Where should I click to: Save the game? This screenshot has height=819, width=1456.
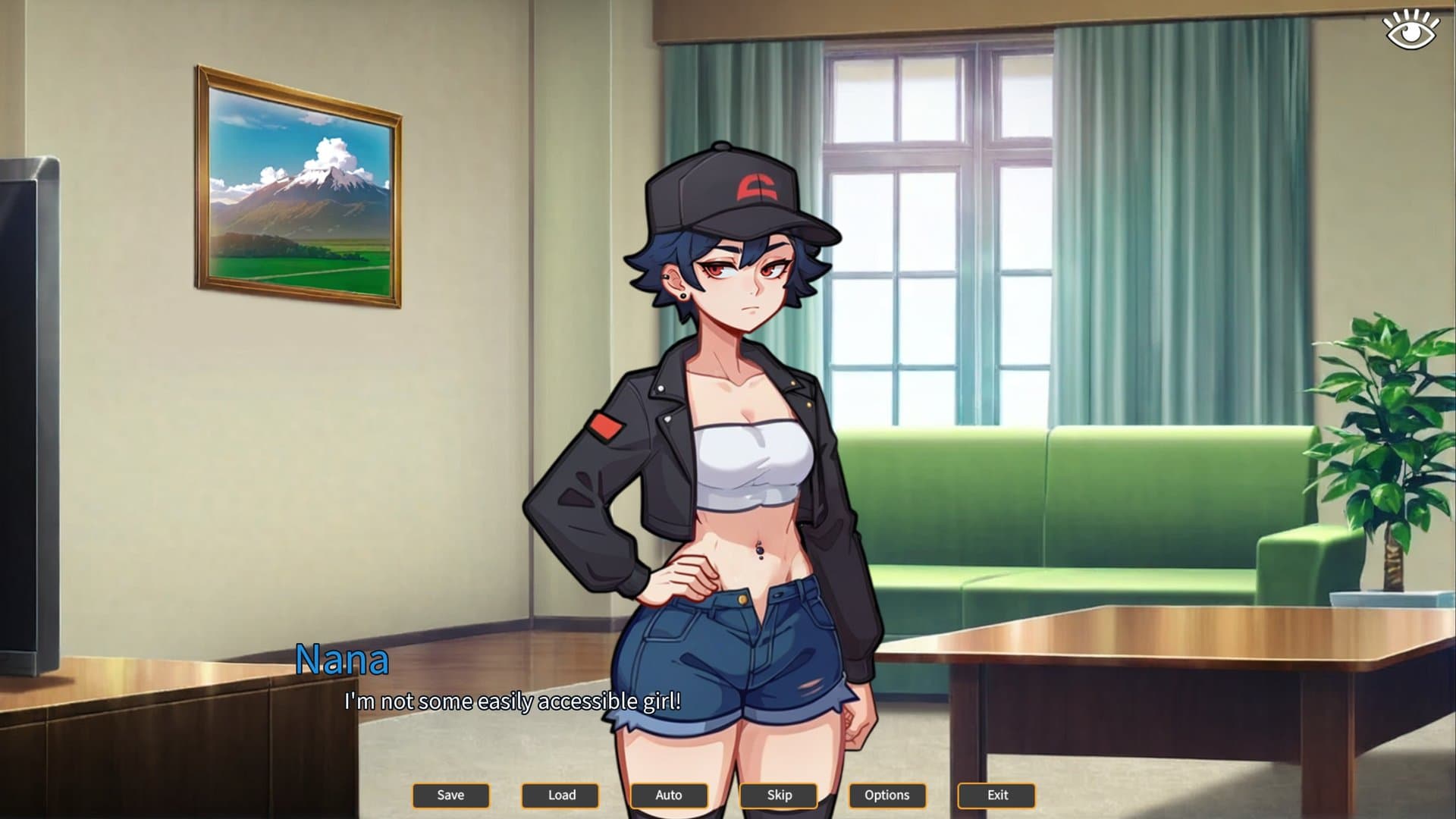450,795
